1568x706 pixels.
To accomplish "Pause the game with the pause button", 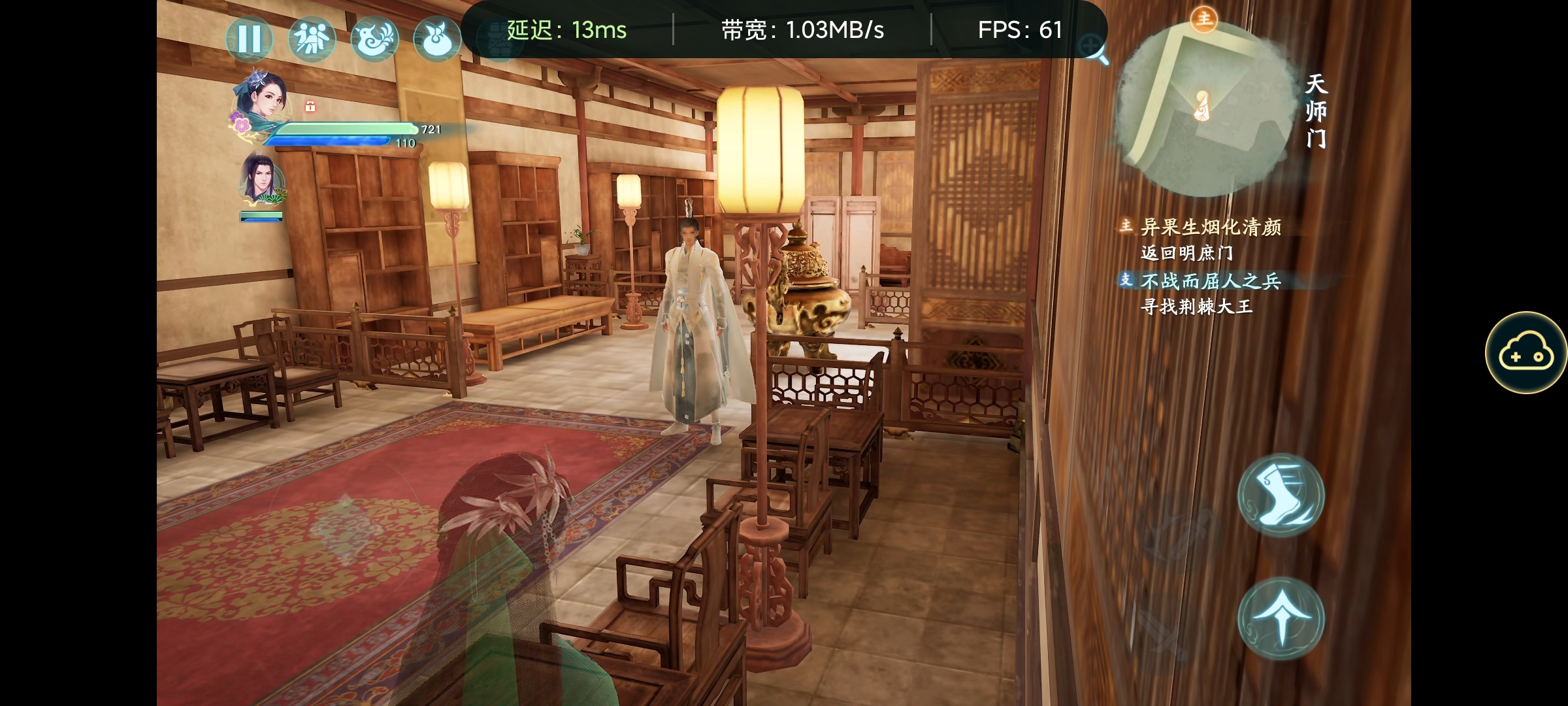I will tap(249, 39).
